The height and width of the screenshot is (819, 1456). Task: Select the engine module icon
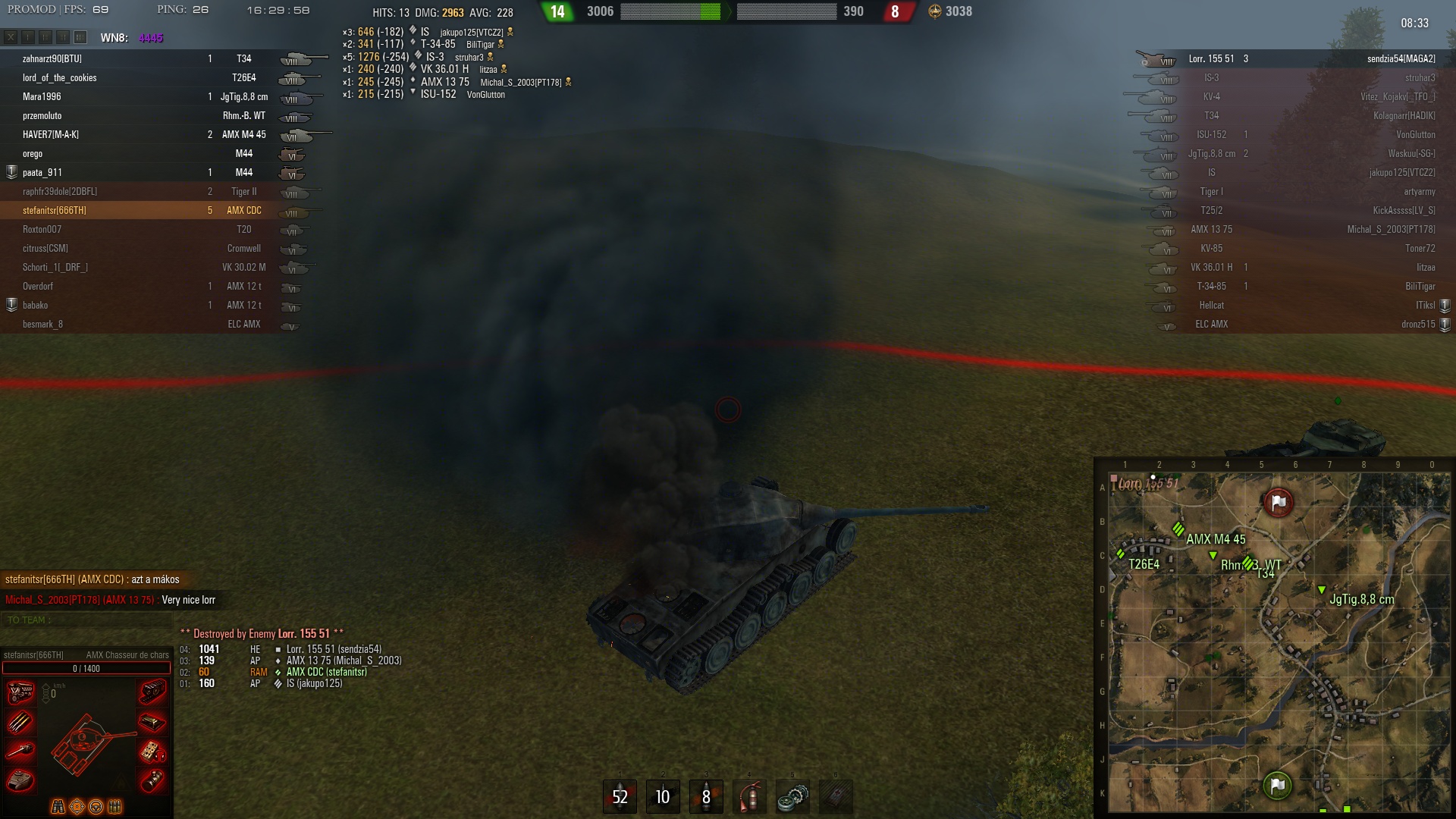coord(20,692)
